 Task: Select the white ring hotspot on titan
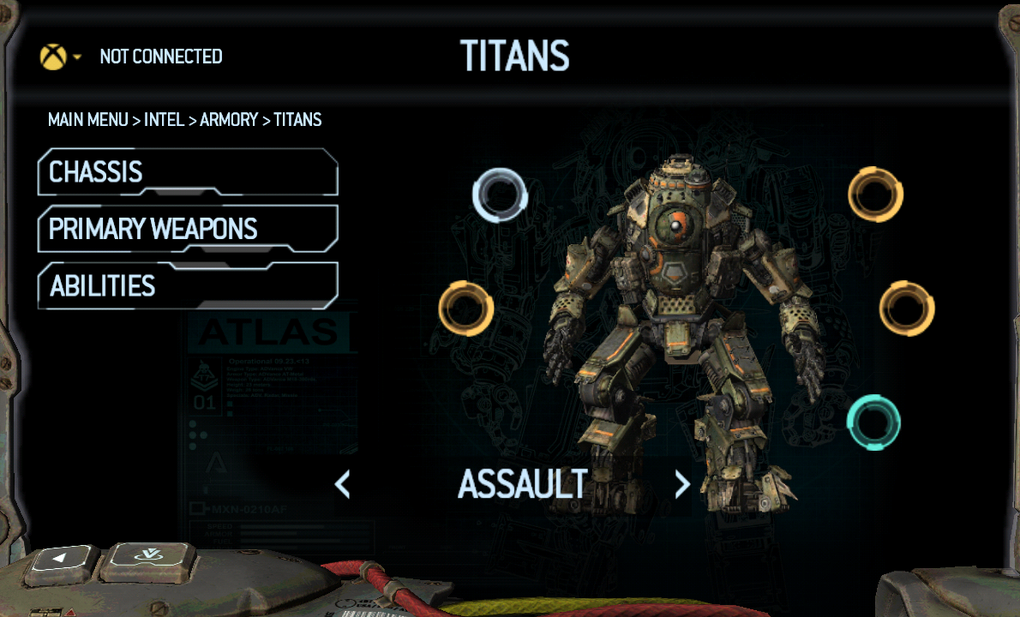[500, 195]
